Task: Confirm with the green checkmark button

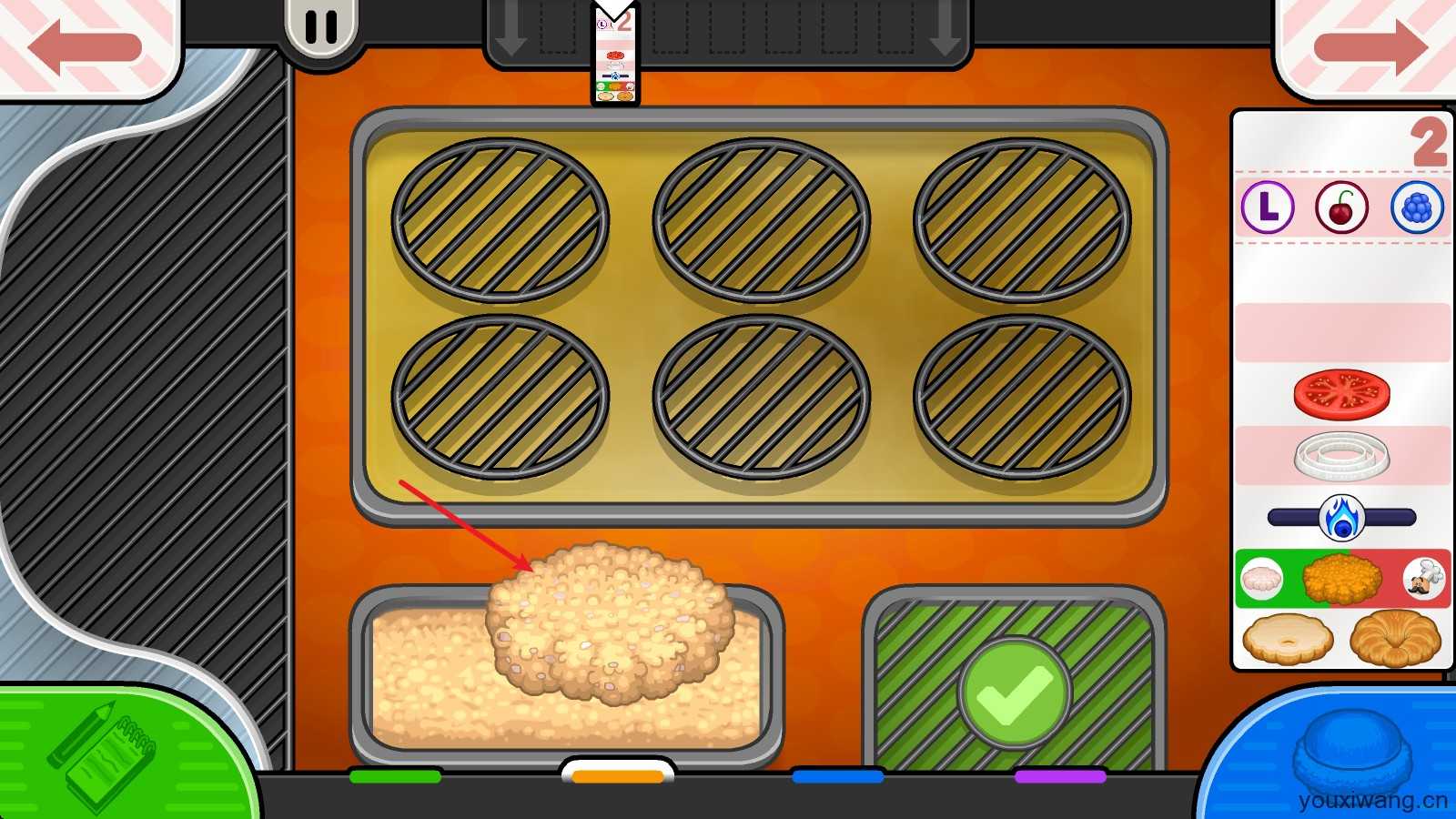Action: pyautogui.click(x=1014, y=693)
